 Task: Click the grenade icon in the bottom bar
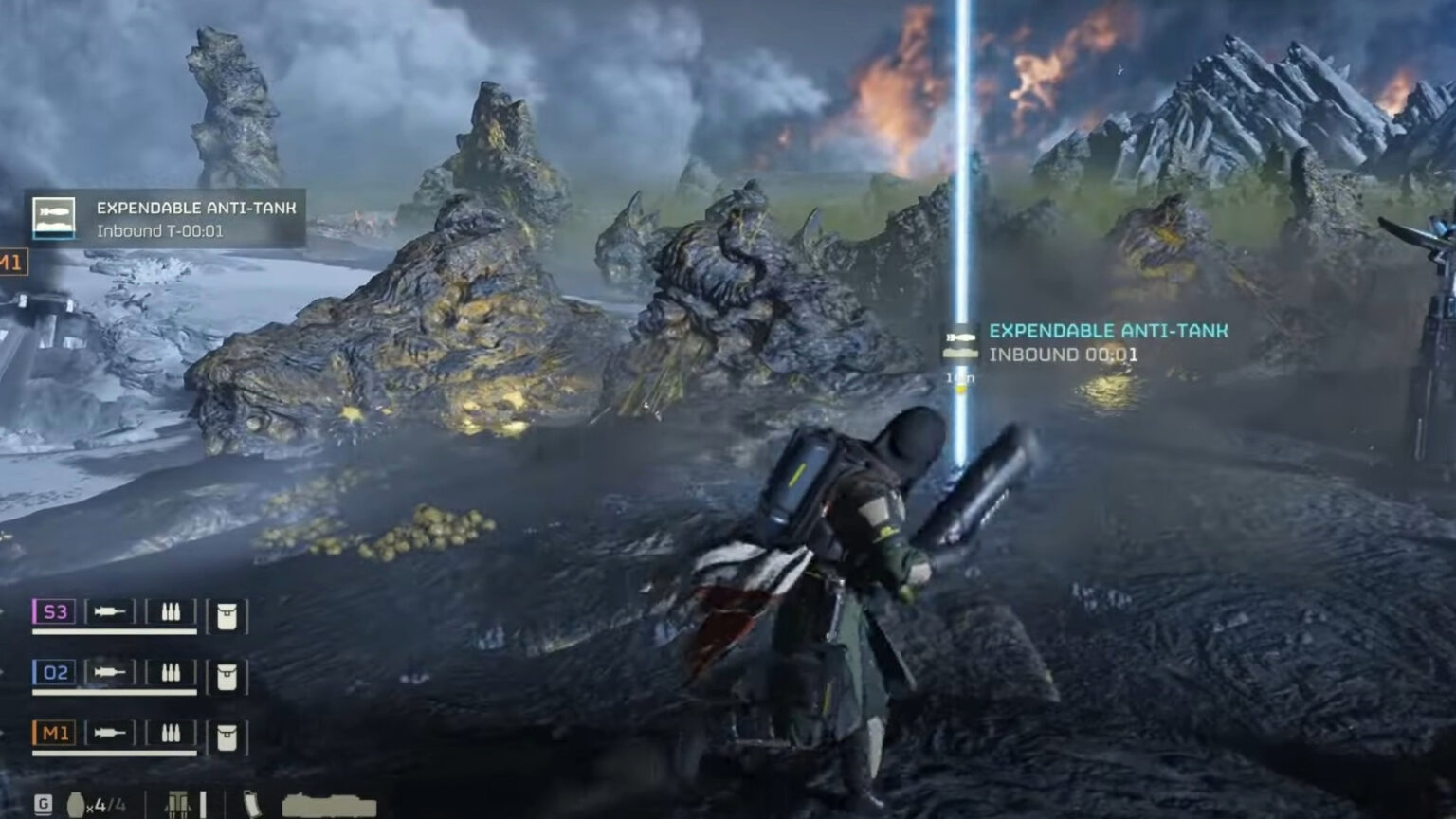76,803
